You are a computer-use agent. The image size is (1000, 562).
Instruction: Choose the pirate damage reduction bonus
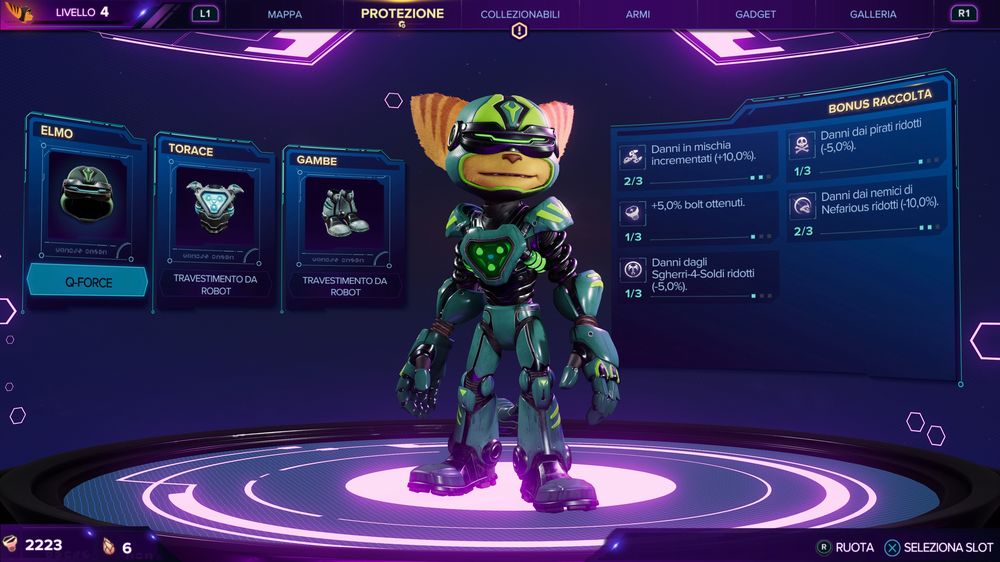tap(867, 150)
